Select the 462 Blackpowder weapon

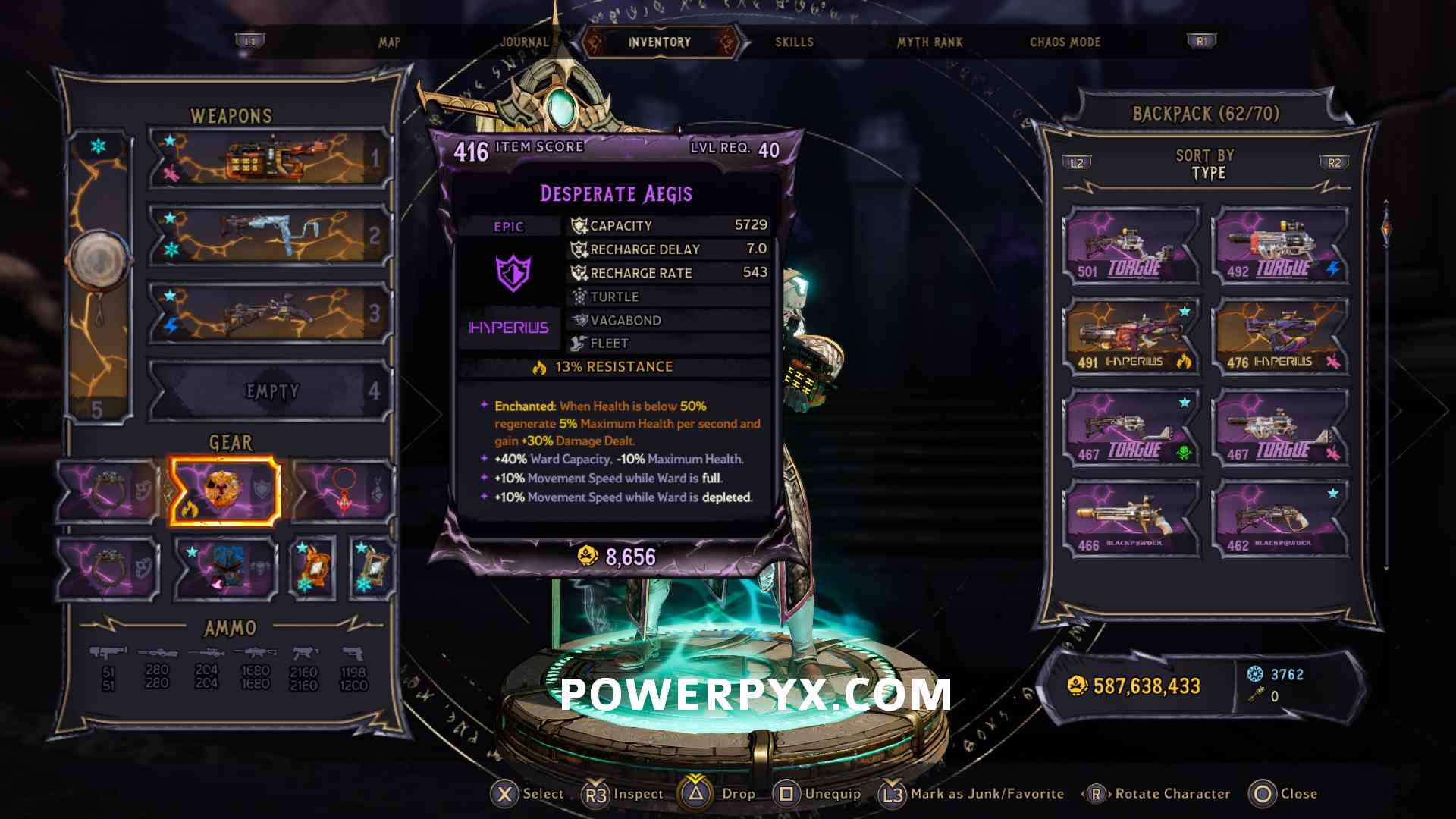click(x=1280, y=519)
